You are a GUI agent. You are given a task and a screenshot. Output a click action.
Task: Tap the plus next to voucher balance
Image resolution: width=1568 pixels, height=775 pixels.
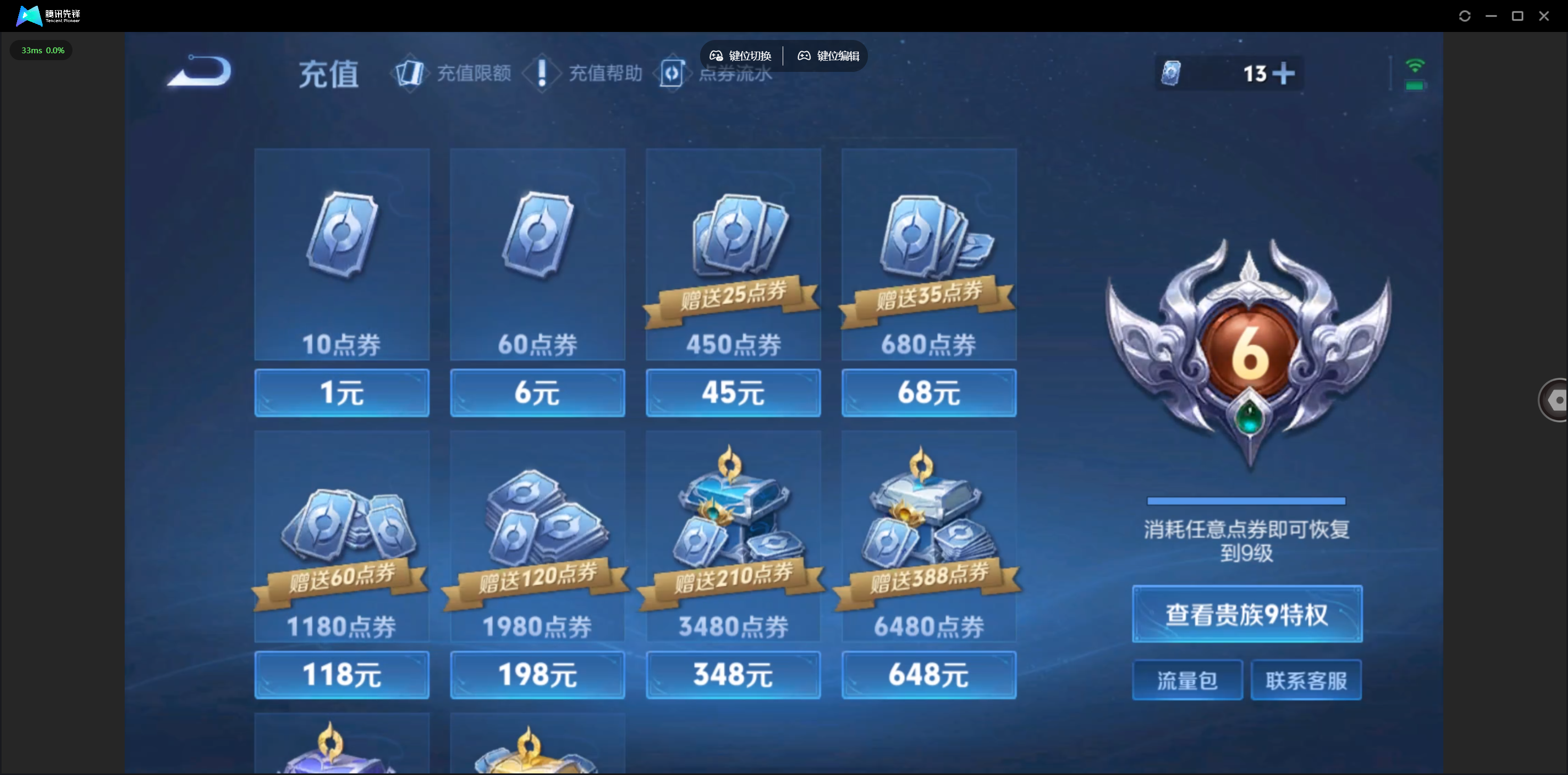[x=1283, y=74]
